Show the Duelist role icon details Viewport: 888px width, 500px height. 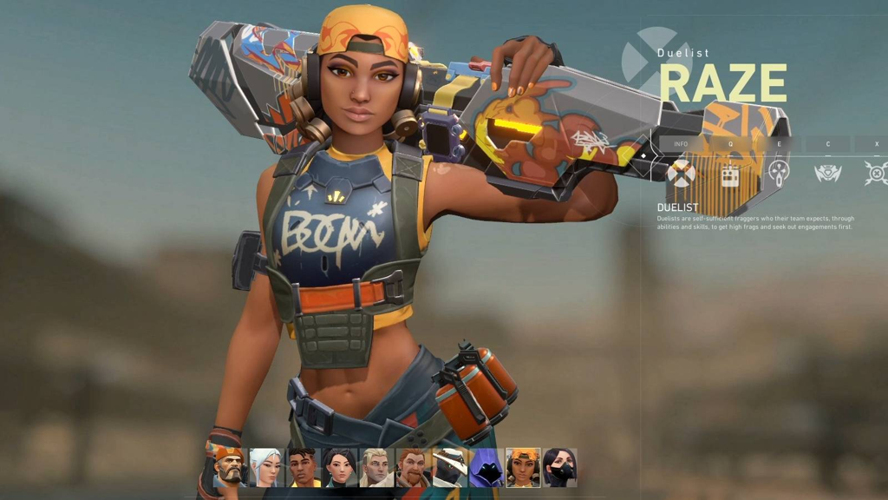(681, 174)
